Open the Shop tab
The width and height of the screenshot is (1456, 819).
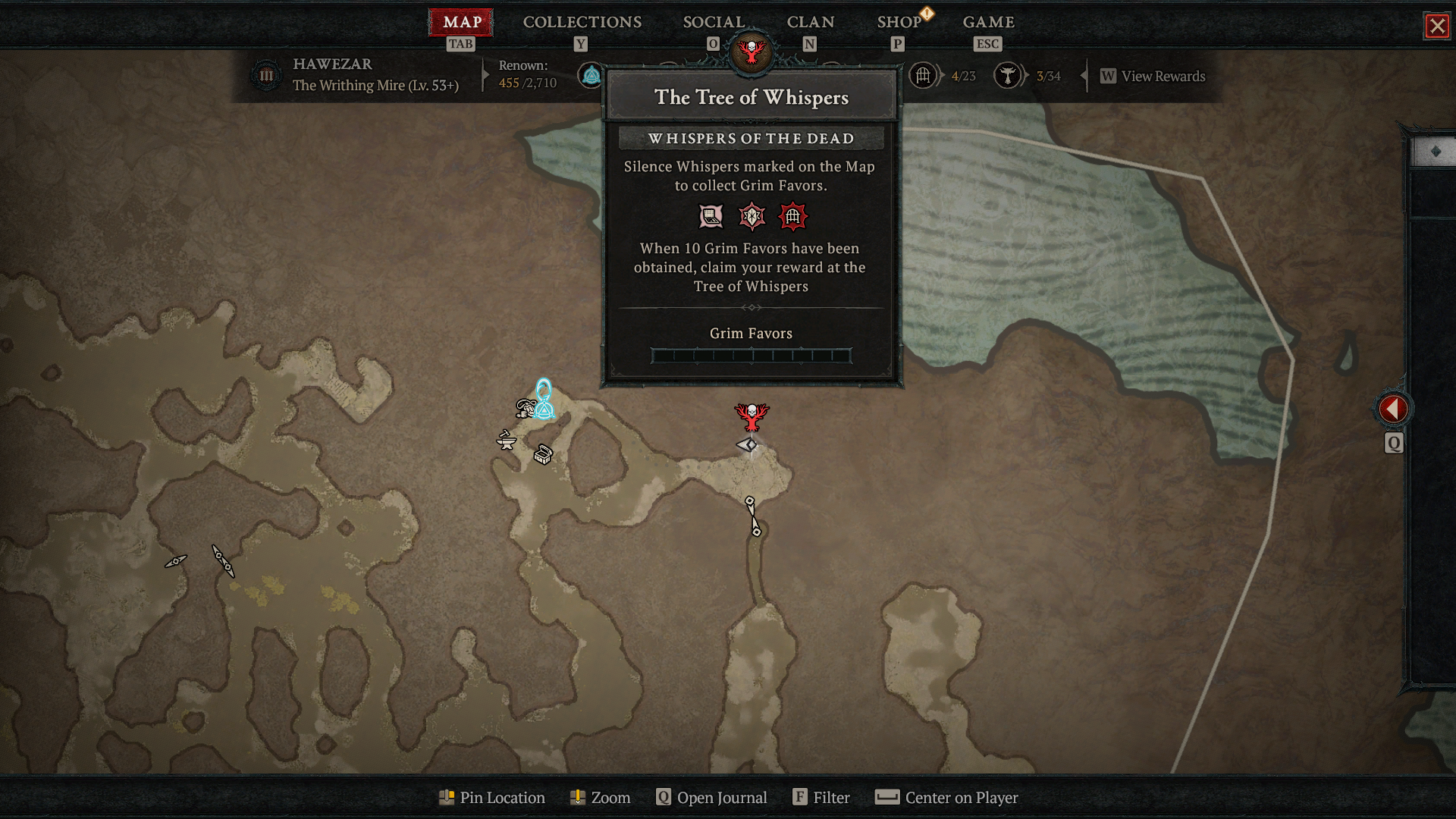pyautogui.click(x=899, y=22)
